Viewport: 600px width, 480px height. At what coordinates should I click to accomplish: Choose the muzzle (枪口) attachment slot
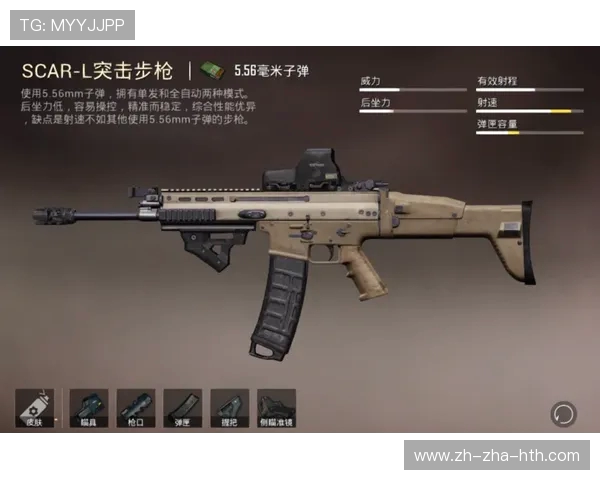click(x=135, y=408)
